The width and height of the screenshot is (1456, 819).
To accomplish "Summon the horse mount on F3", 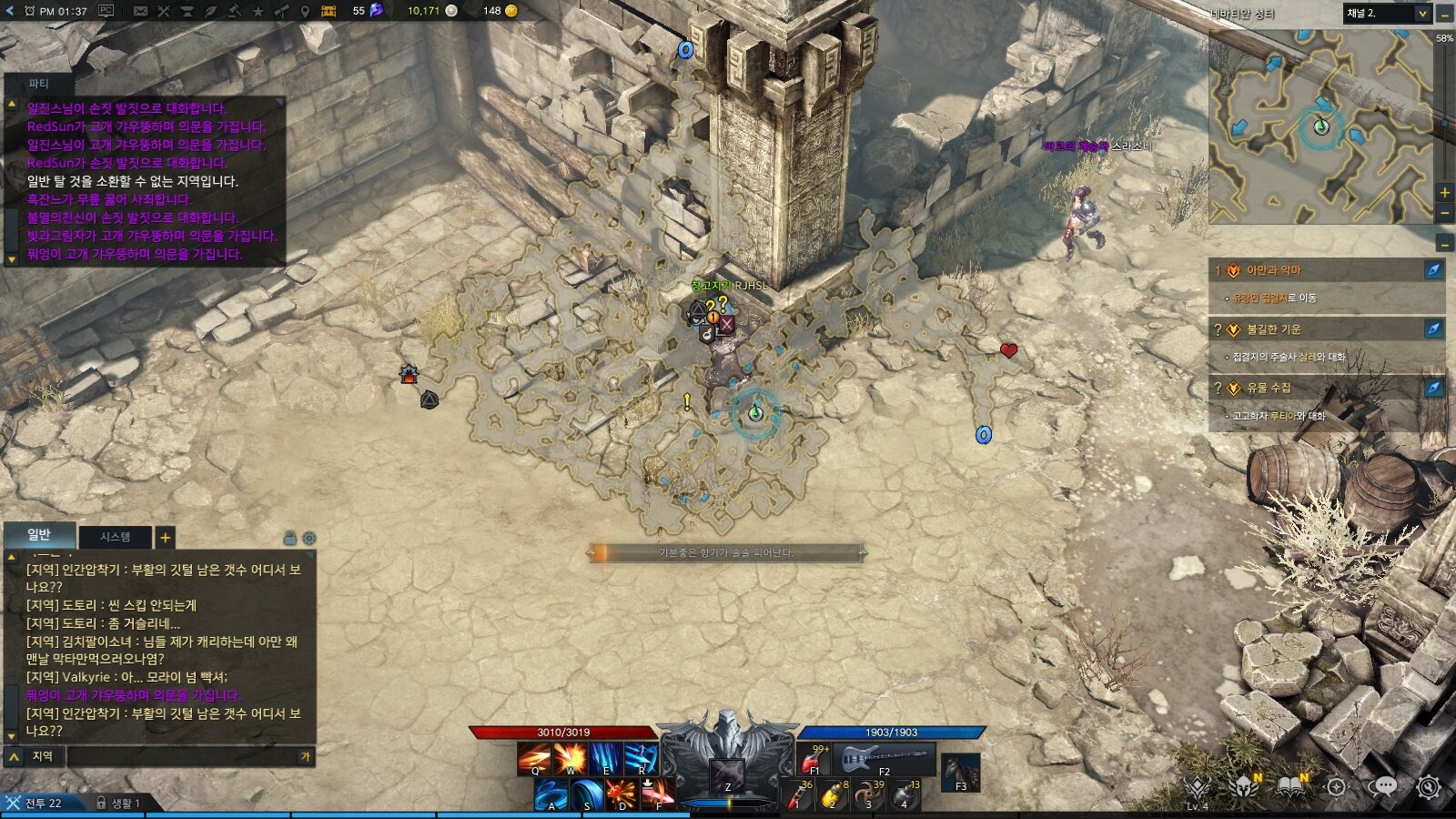I will [x=960, y=771].
